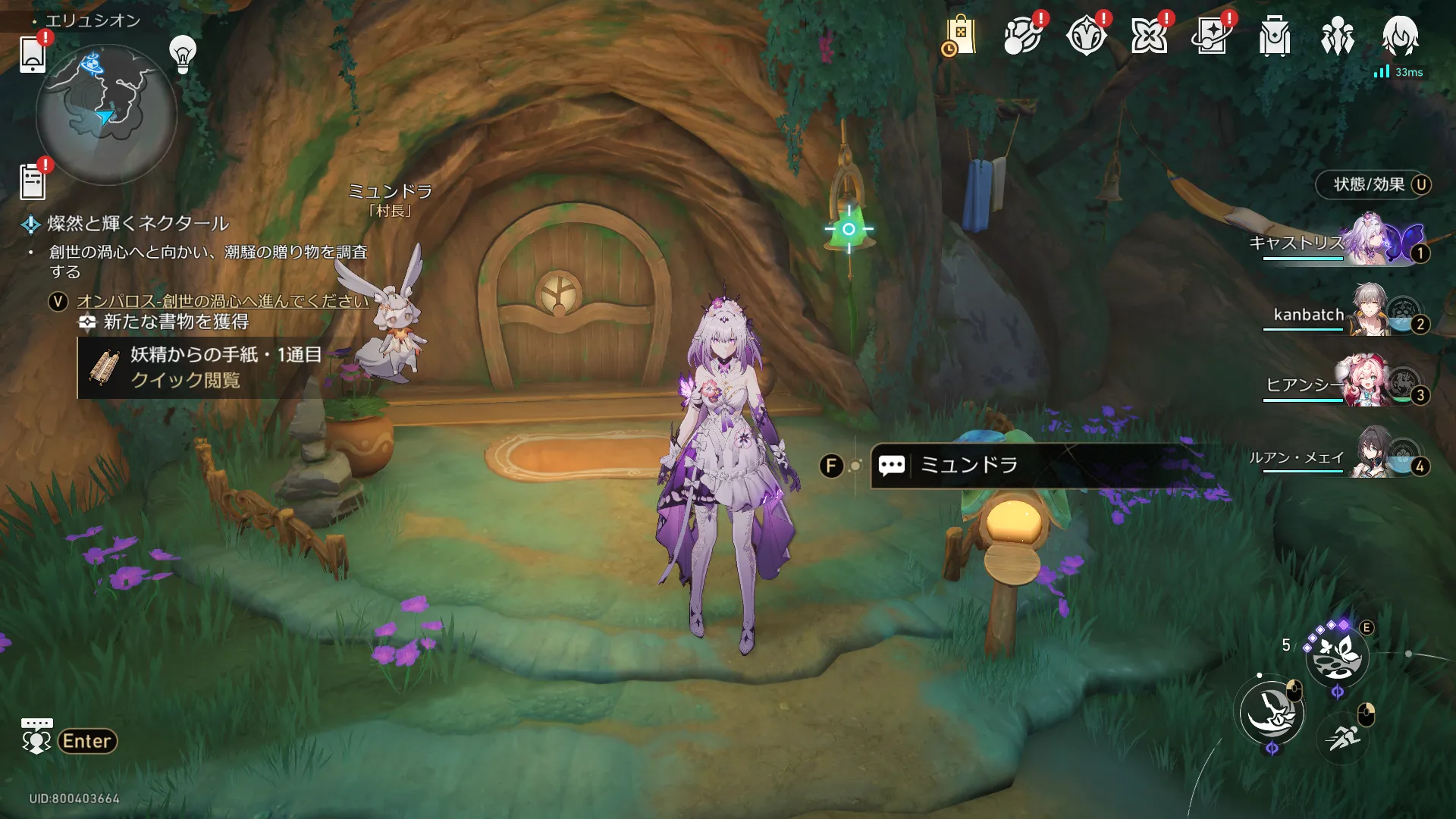Image resolution: width=1456 pixels, height=819 pixels.
Task: Open the quest log clipboard icon
Action: [33, 182]
